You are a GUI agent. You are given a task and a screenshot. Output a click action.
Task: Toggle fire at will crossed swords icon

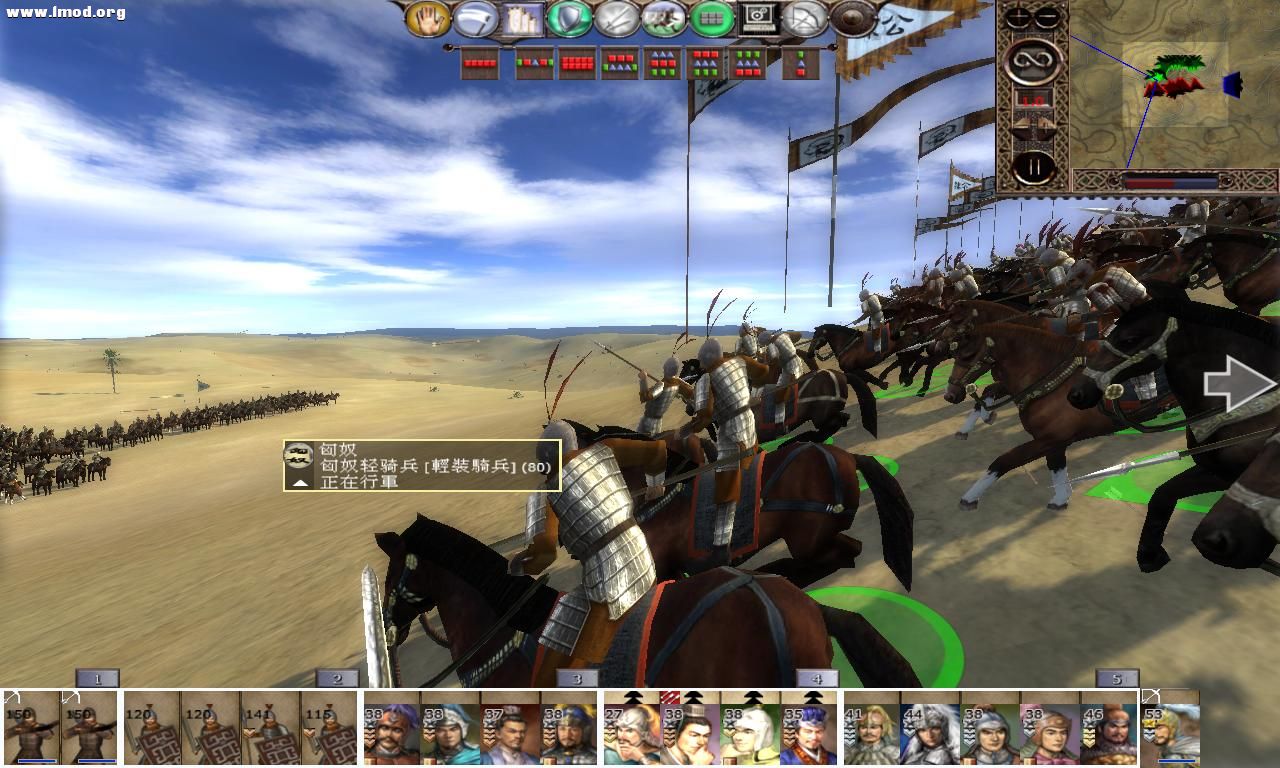pyautogui.click(x=614, y=17)
